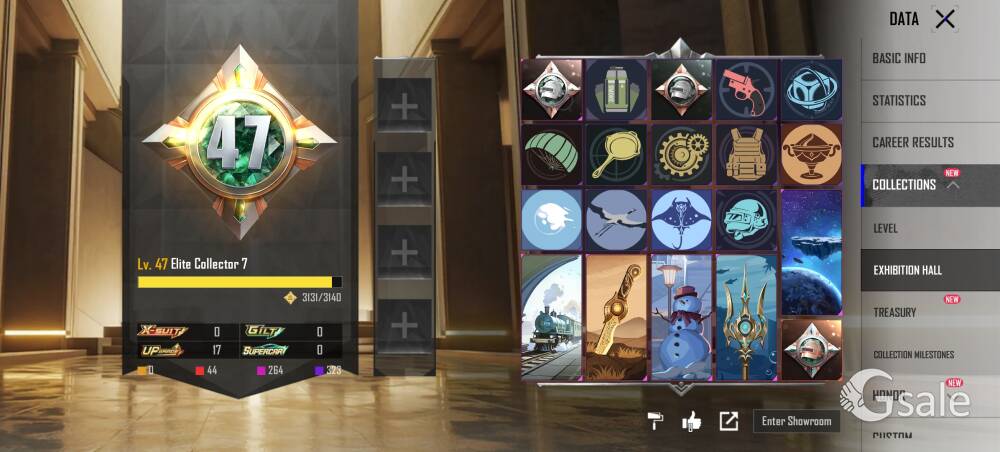Select the armored vest collection tile
This screenshot has height=452, width=1000.
[x=746, y=153]
